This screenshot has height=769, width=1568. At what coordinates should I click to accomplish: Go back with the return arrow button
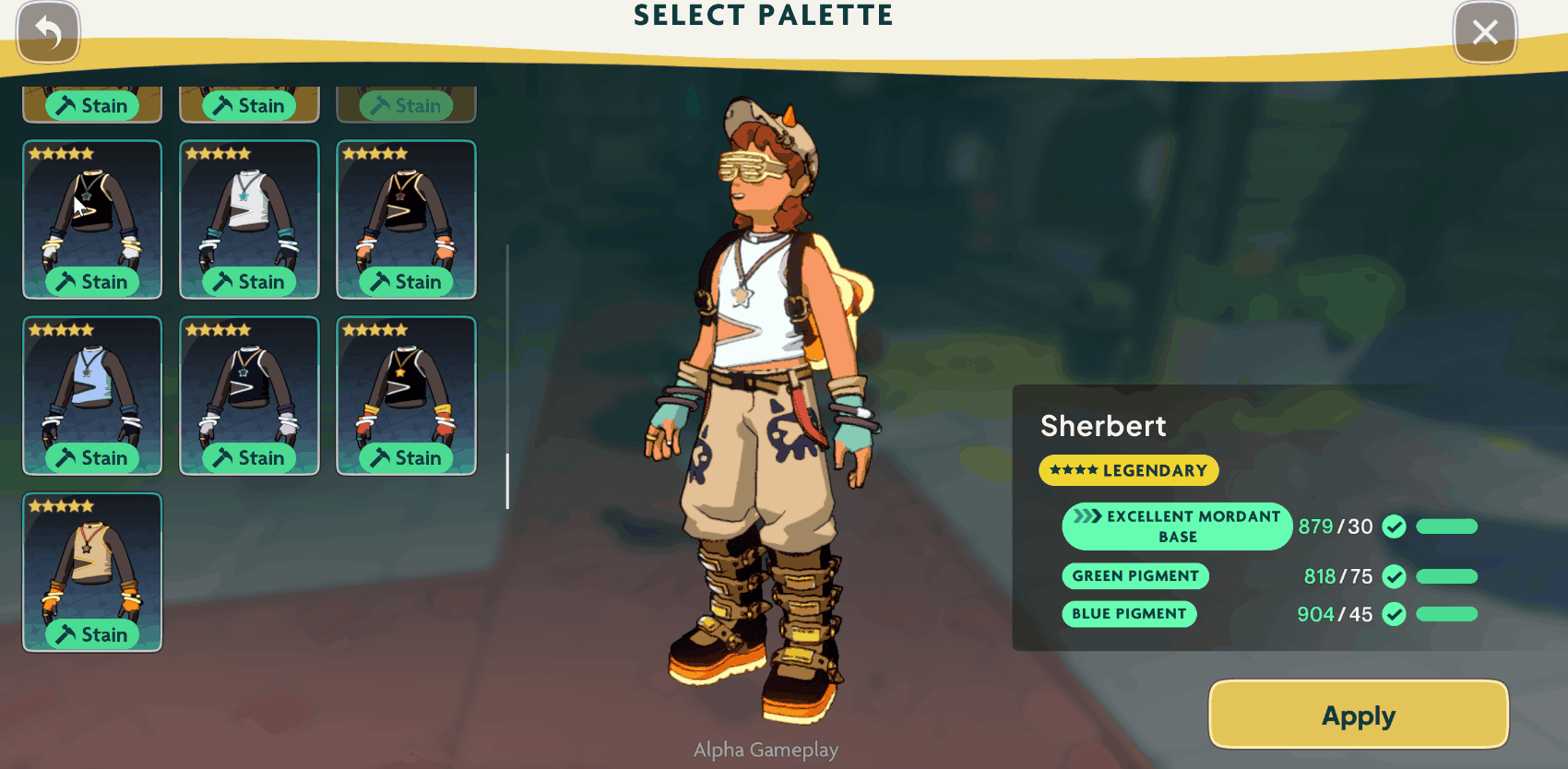point(48,33)
